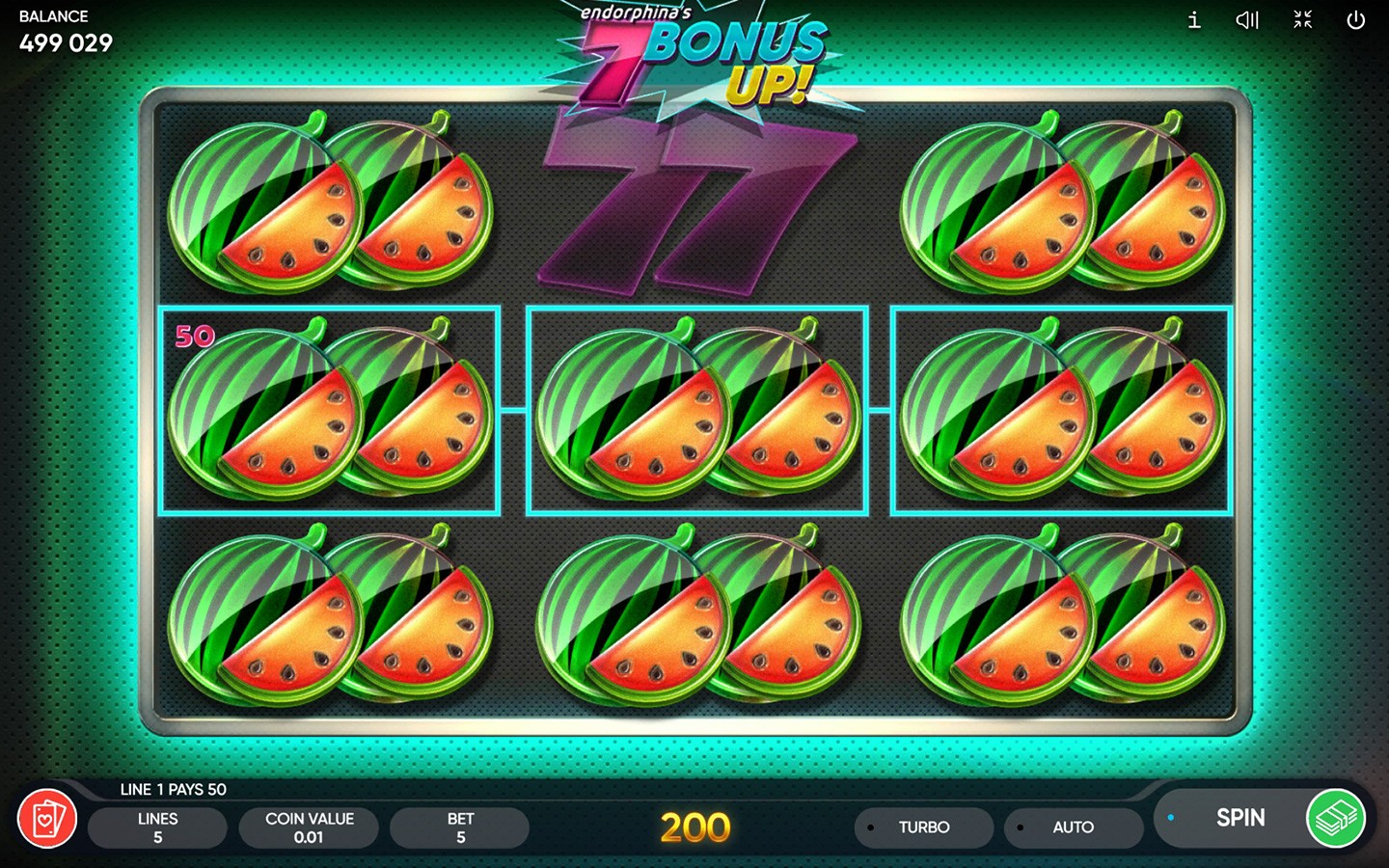Exit fullscreen mode
This screenshot has width=1389, height=868.
(x=1302, y=20)
